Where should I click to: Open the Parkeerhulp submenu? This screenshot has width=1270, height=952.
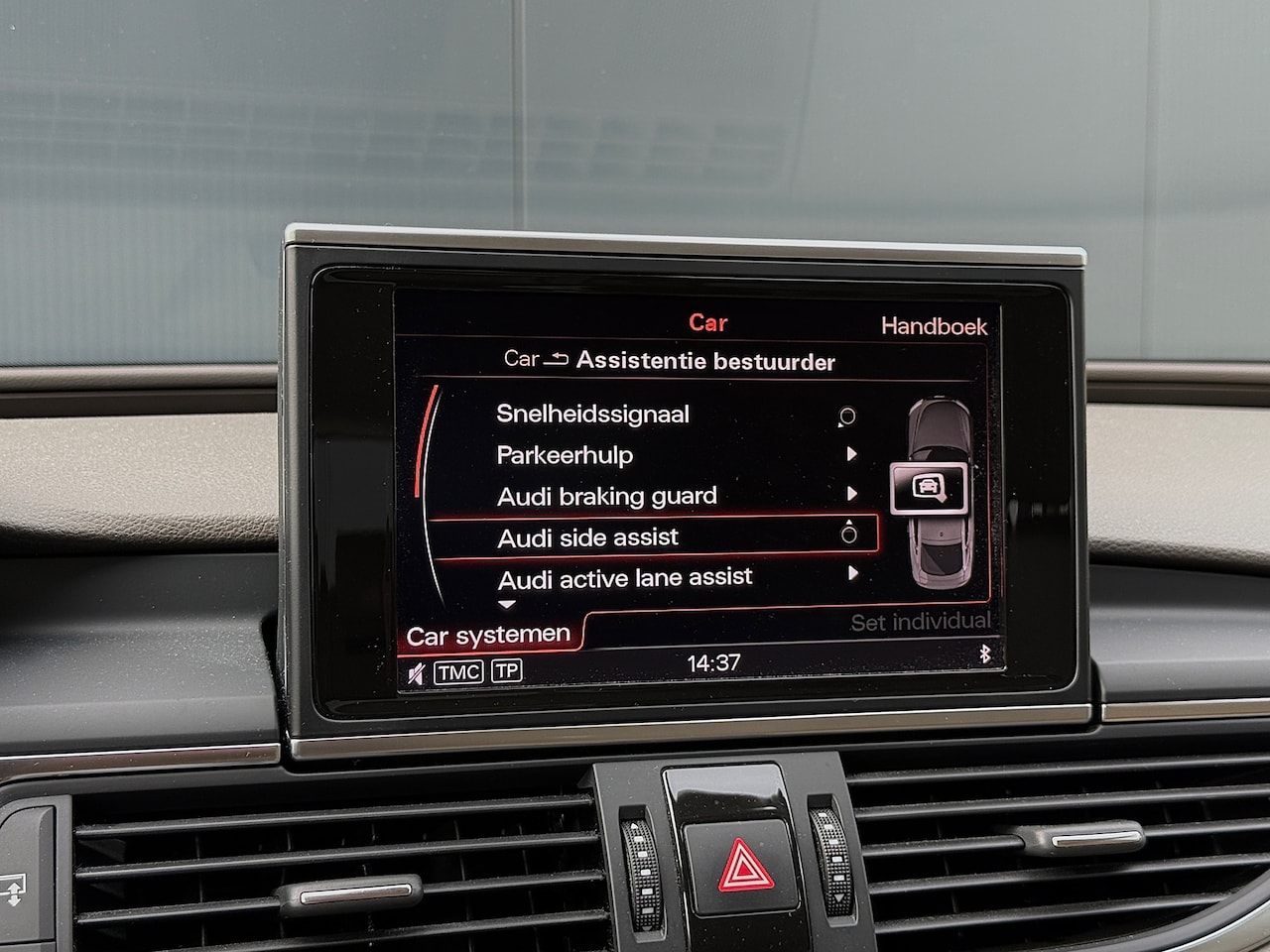565,455
